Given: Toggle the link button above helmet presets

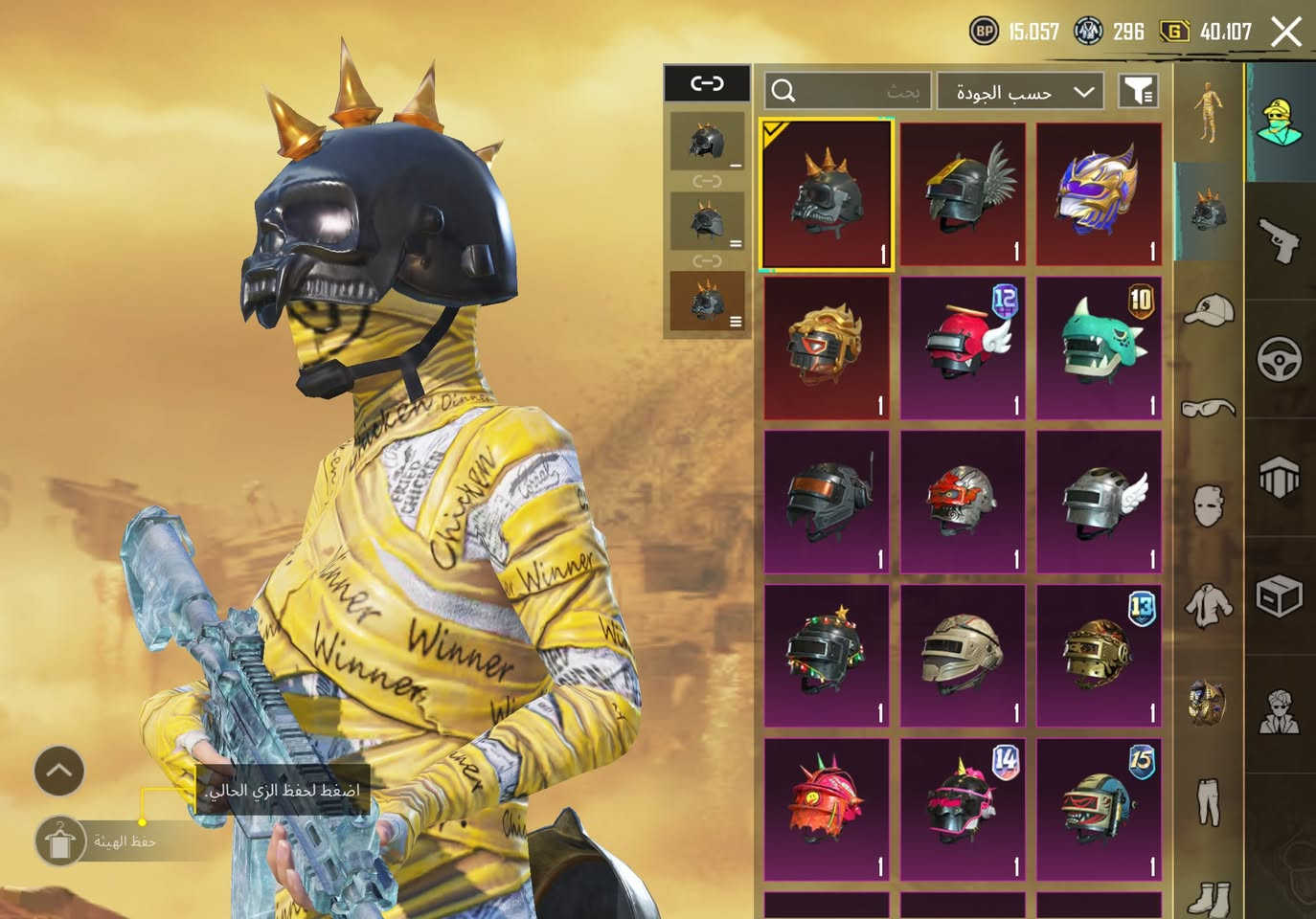Looking at the screenshot, I should coord(707,84).
